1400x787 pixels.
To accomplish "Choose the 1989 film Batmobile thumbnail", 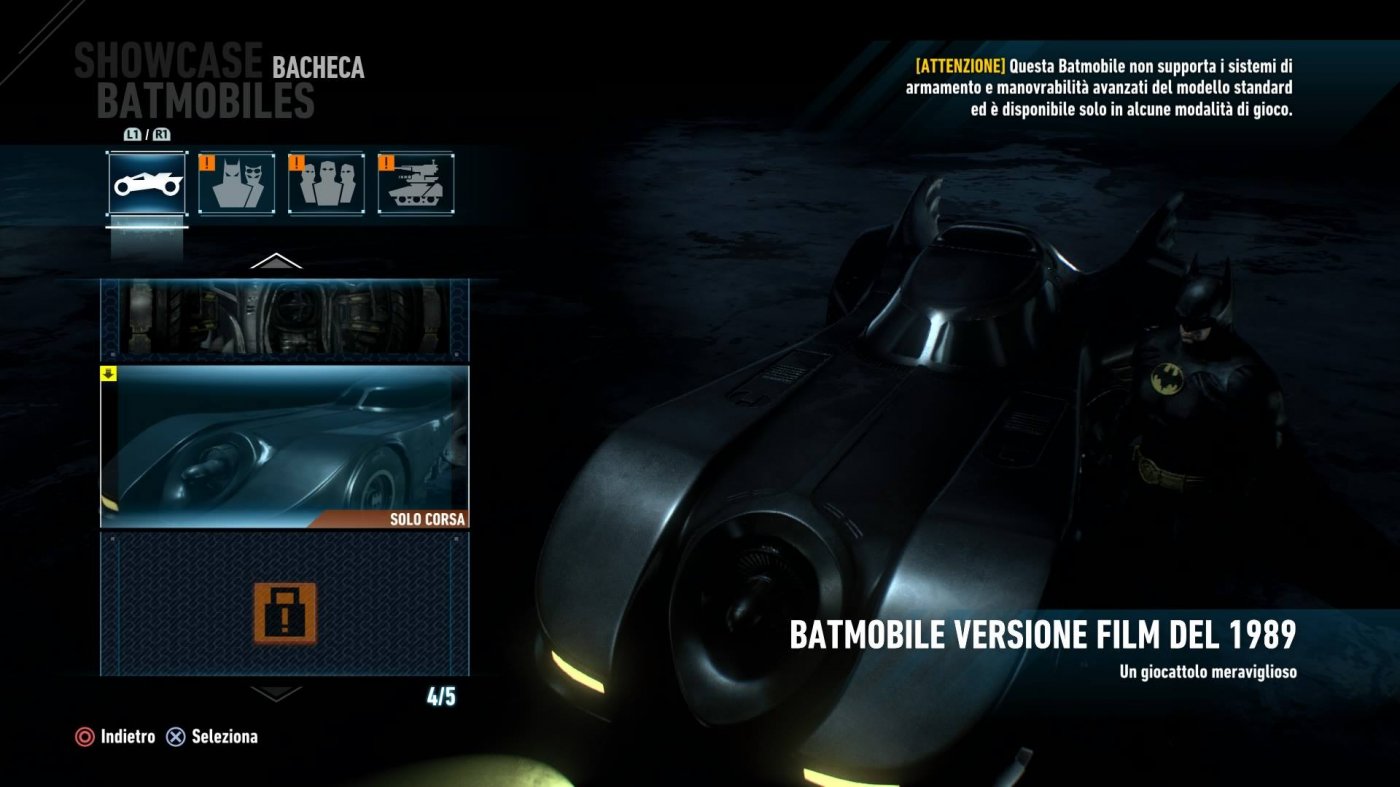I will click(285, 446).
